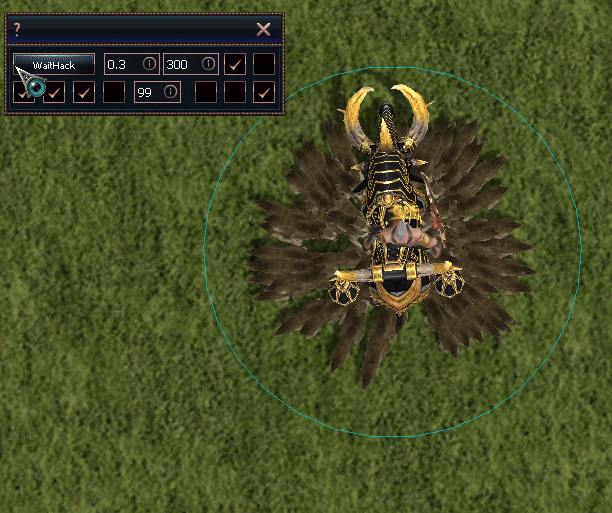This screenshot has width=612, height=513.
Task: Click the info icon in the 0.3 field
Action: coord(149,64)
